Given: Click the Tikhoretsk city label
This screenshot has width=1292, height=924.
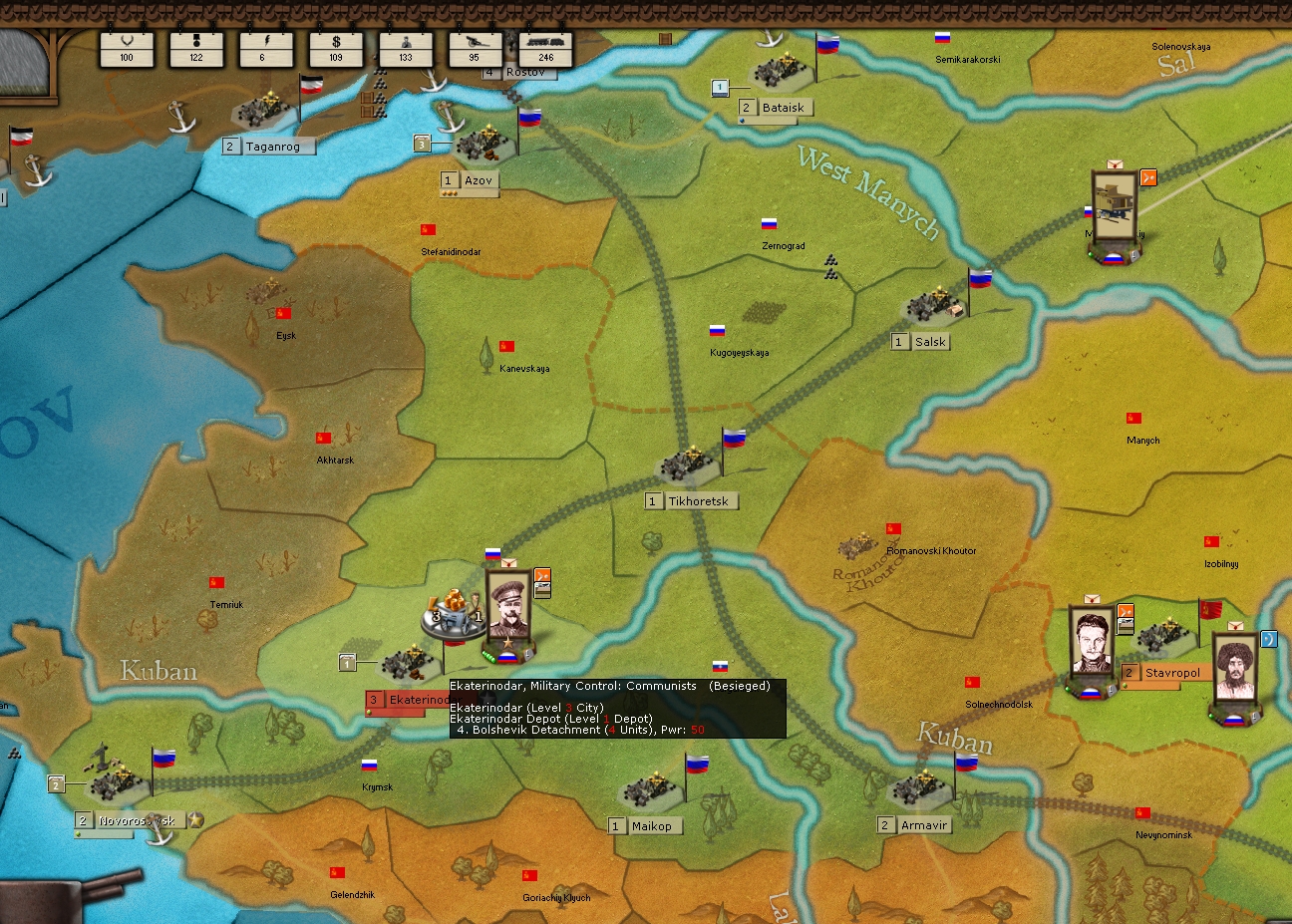Looking at the screenshot, I should pos(698,501).
